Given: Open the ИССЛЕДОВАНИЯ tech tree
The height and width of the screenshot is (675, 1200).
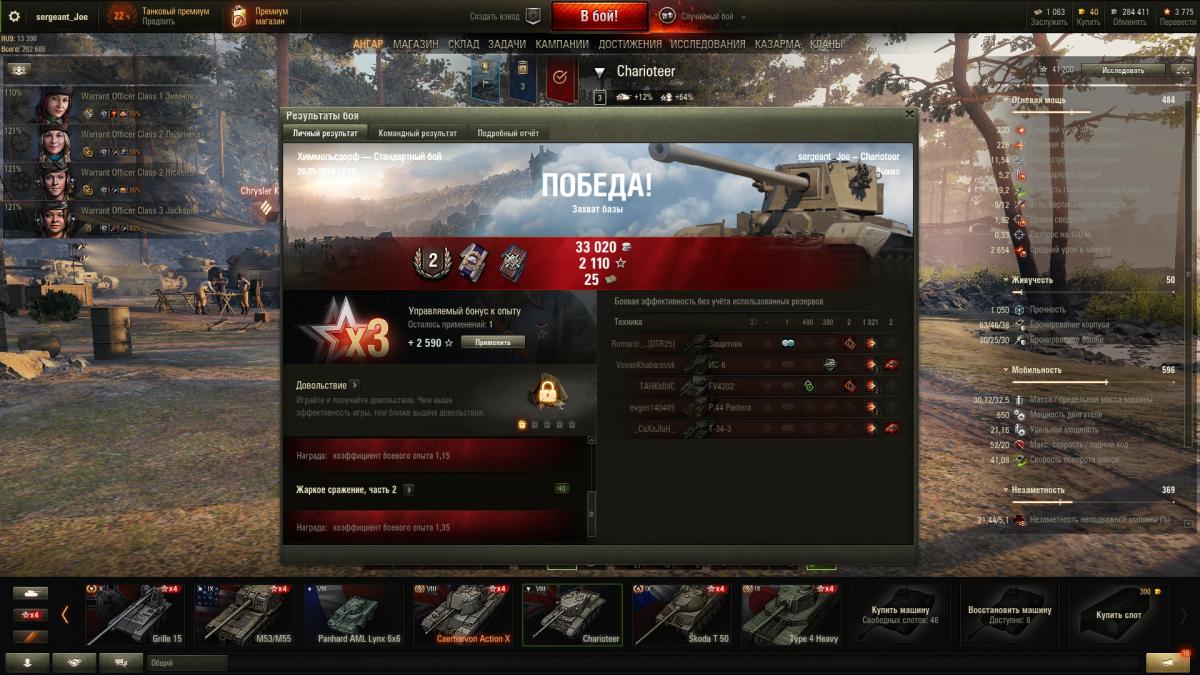Looking at the screenshot, I should [708, 44].
